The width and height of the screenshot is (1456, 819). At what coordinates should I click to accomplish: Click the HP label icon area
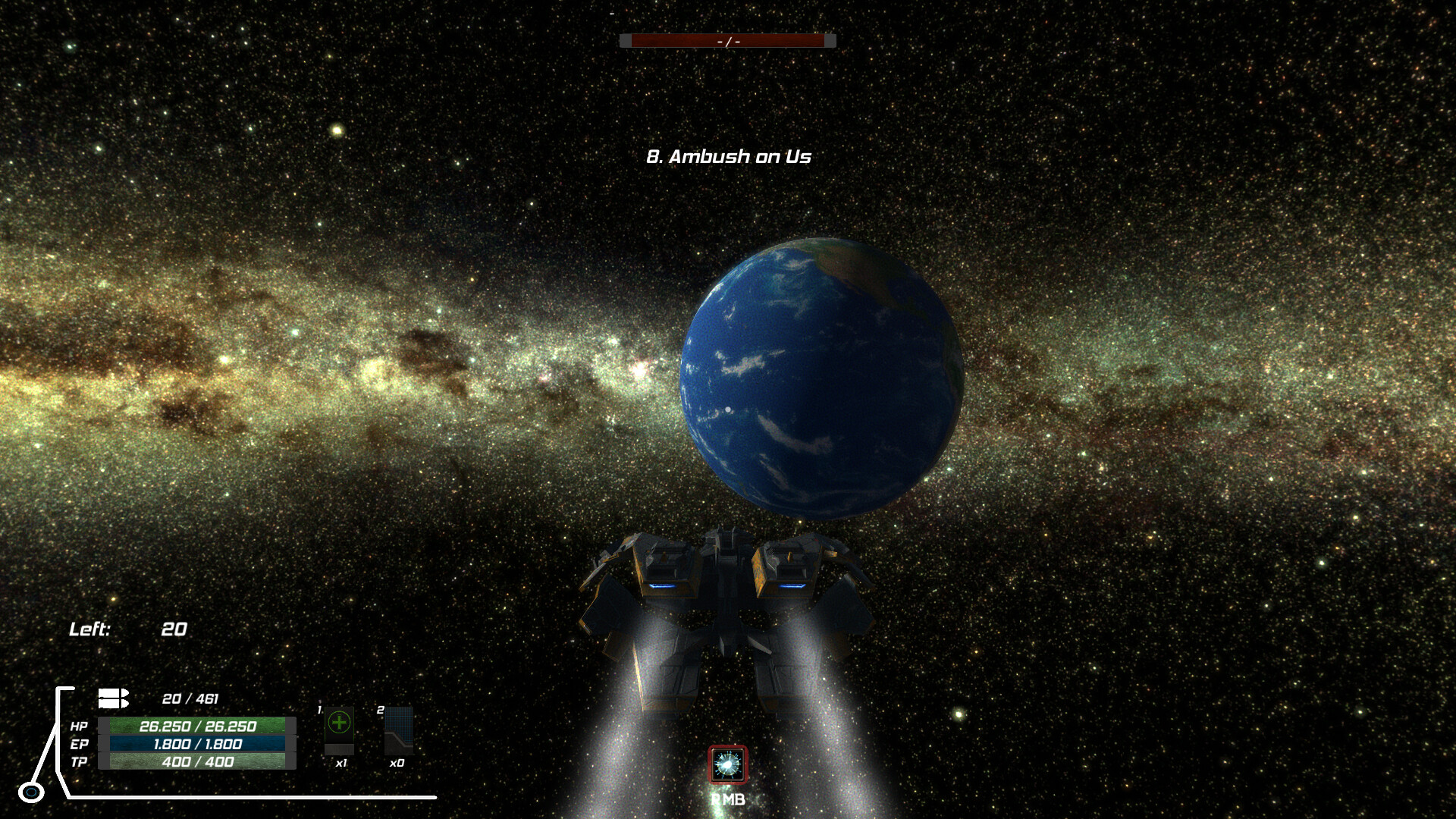[78, 726]
